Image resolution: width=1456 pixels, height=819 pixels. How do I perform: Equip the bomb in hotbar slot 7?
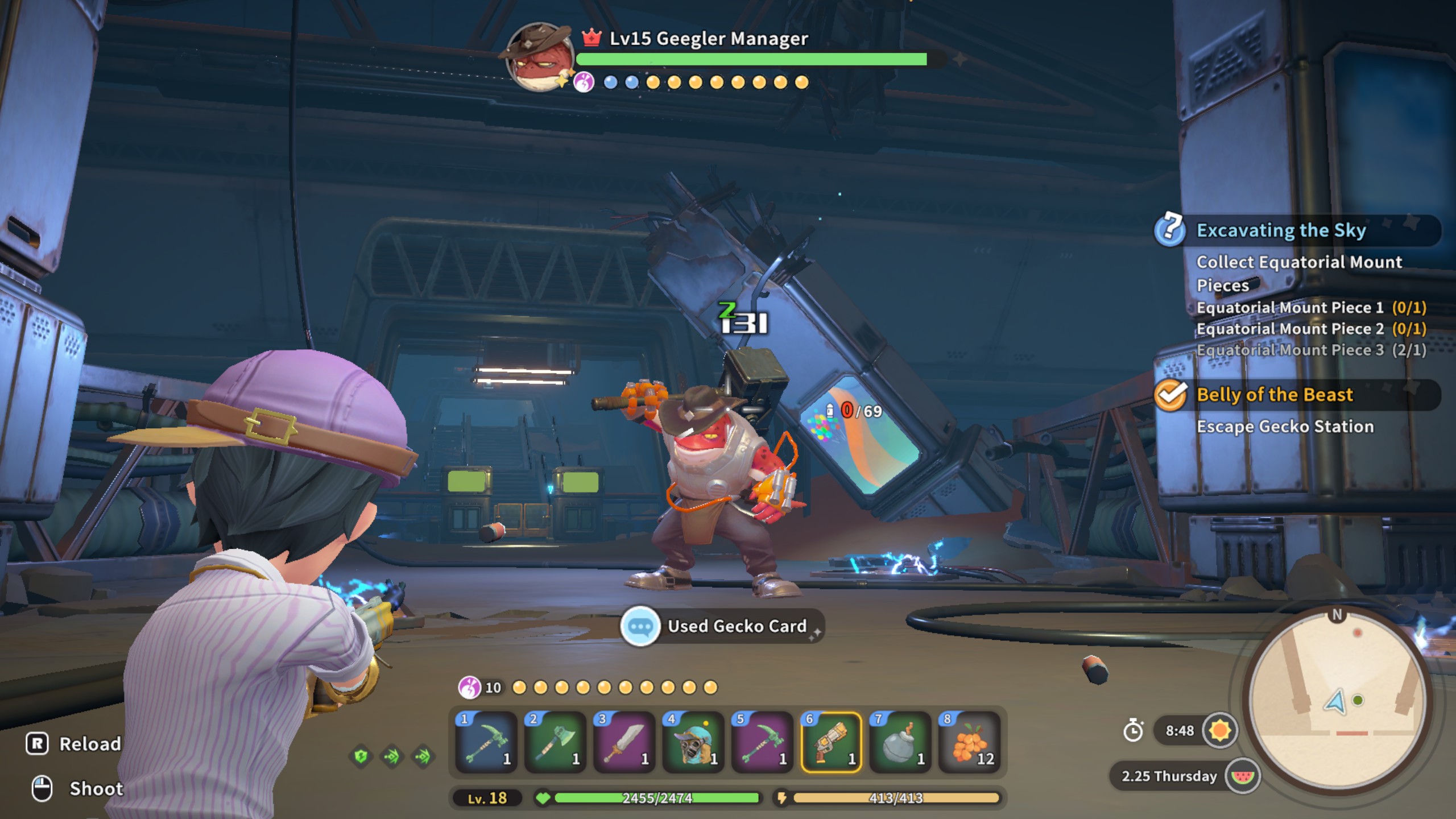[x=901, y=742]
